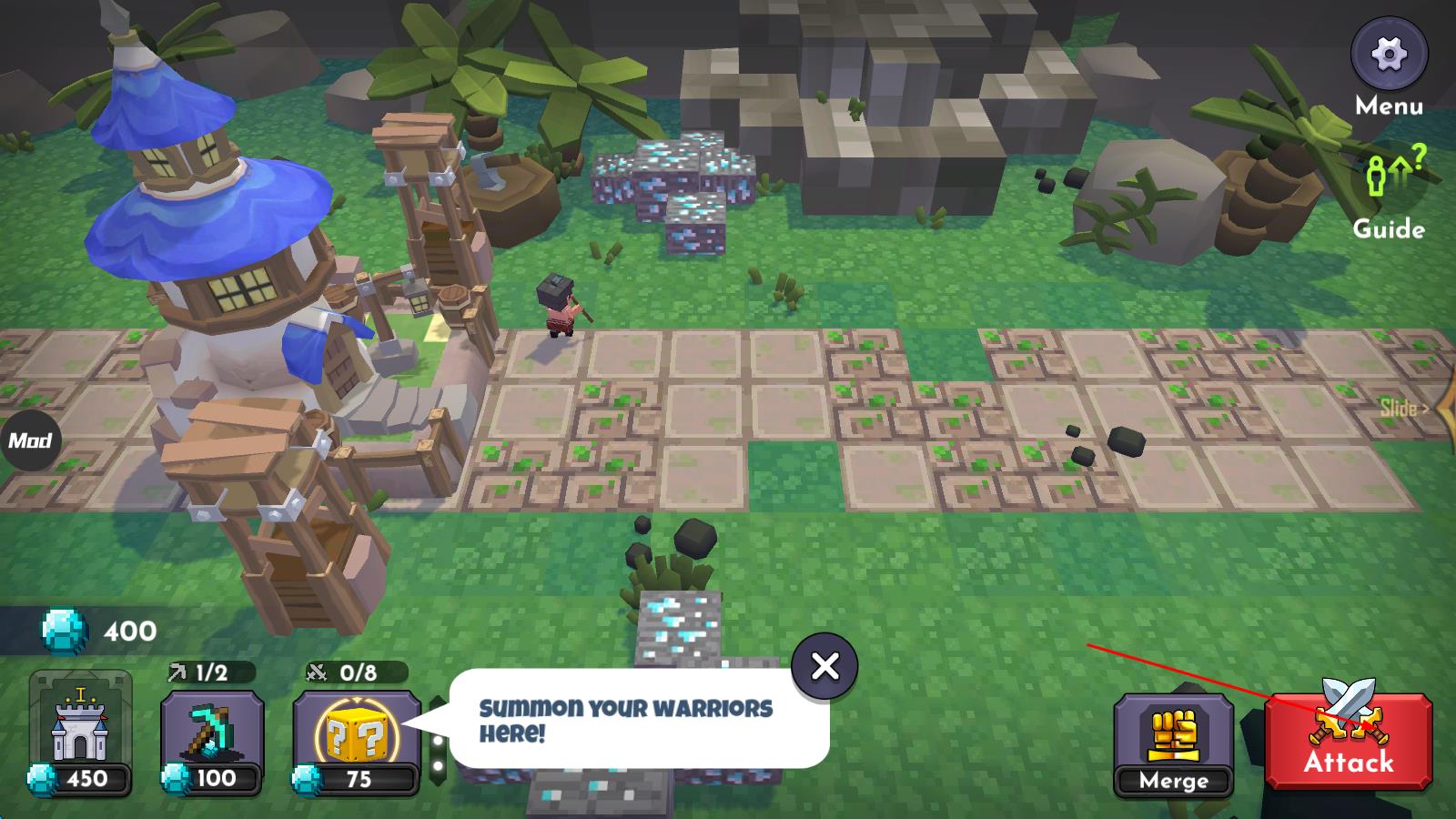Tap the Mod overlay button
This screenshot has height=819, width=1456.
coord(29,441)
